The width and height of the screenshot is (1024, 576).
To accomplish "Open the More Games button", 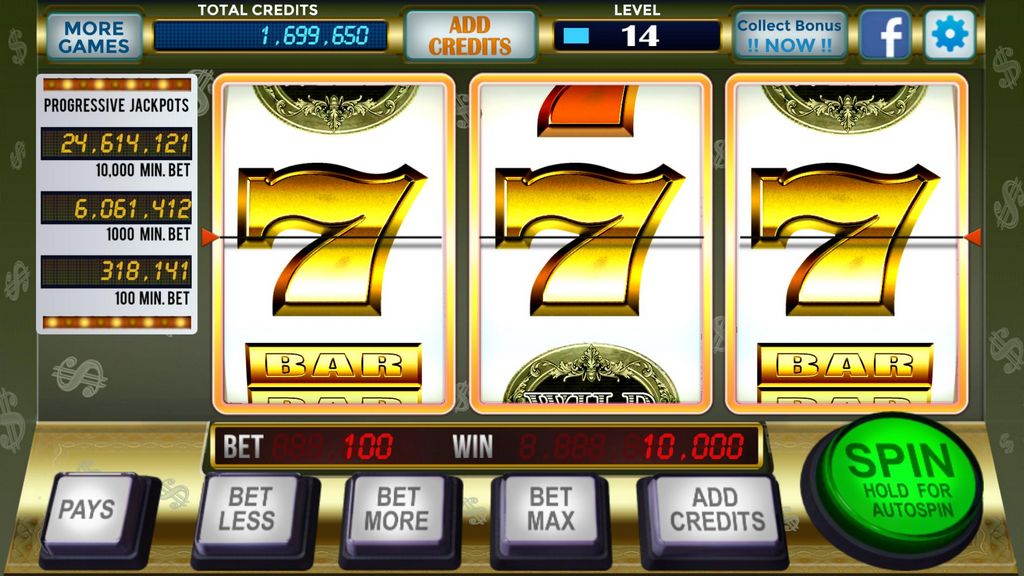I will (93, 37).
